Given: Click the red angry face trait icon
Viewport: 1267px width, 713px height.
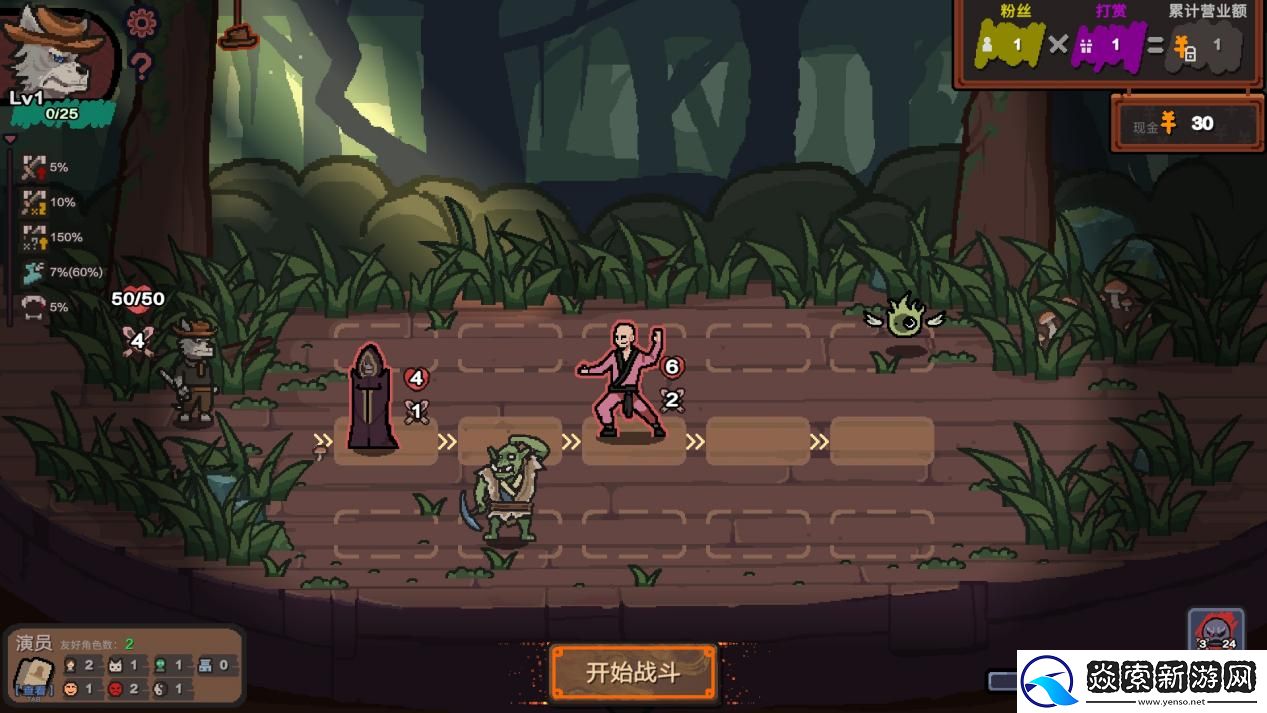Looking at the screenshot, I should (115, 689).
